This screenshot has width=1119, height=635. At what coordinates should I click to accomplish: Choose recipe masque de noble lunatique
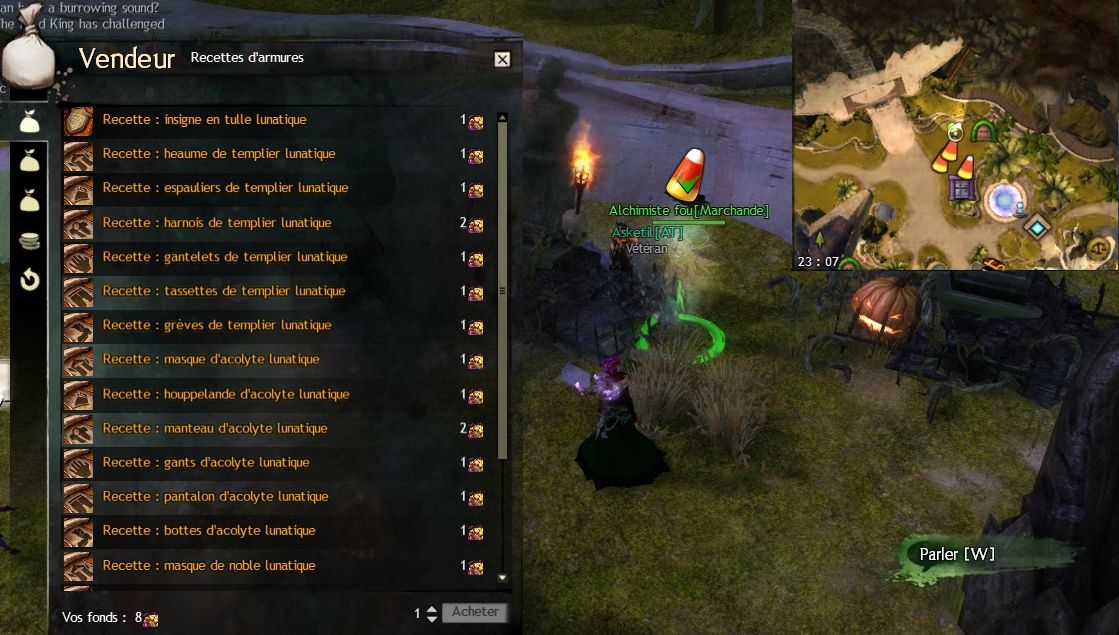coord(209,565)
